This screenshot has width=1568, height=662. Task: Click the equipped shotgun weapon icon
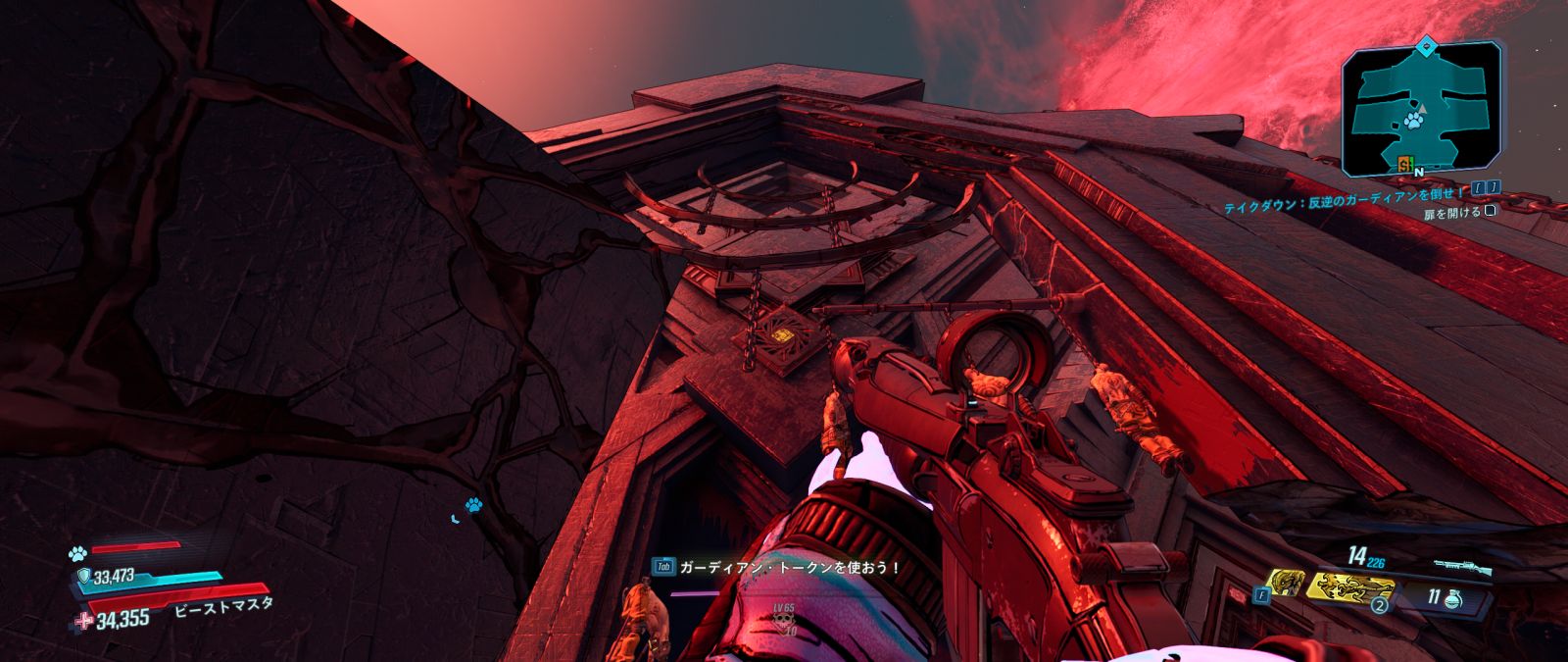tap(1461, 568)
